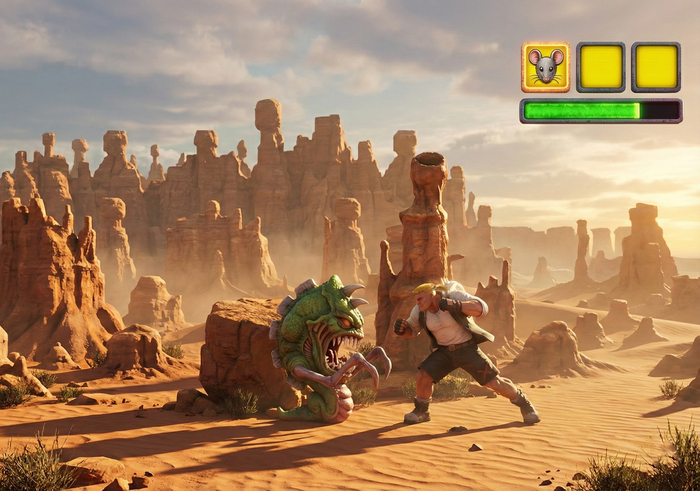Viewport: 700px width, 491px height.
Task: Select the mouse icon slot
Action: point(545,67)
